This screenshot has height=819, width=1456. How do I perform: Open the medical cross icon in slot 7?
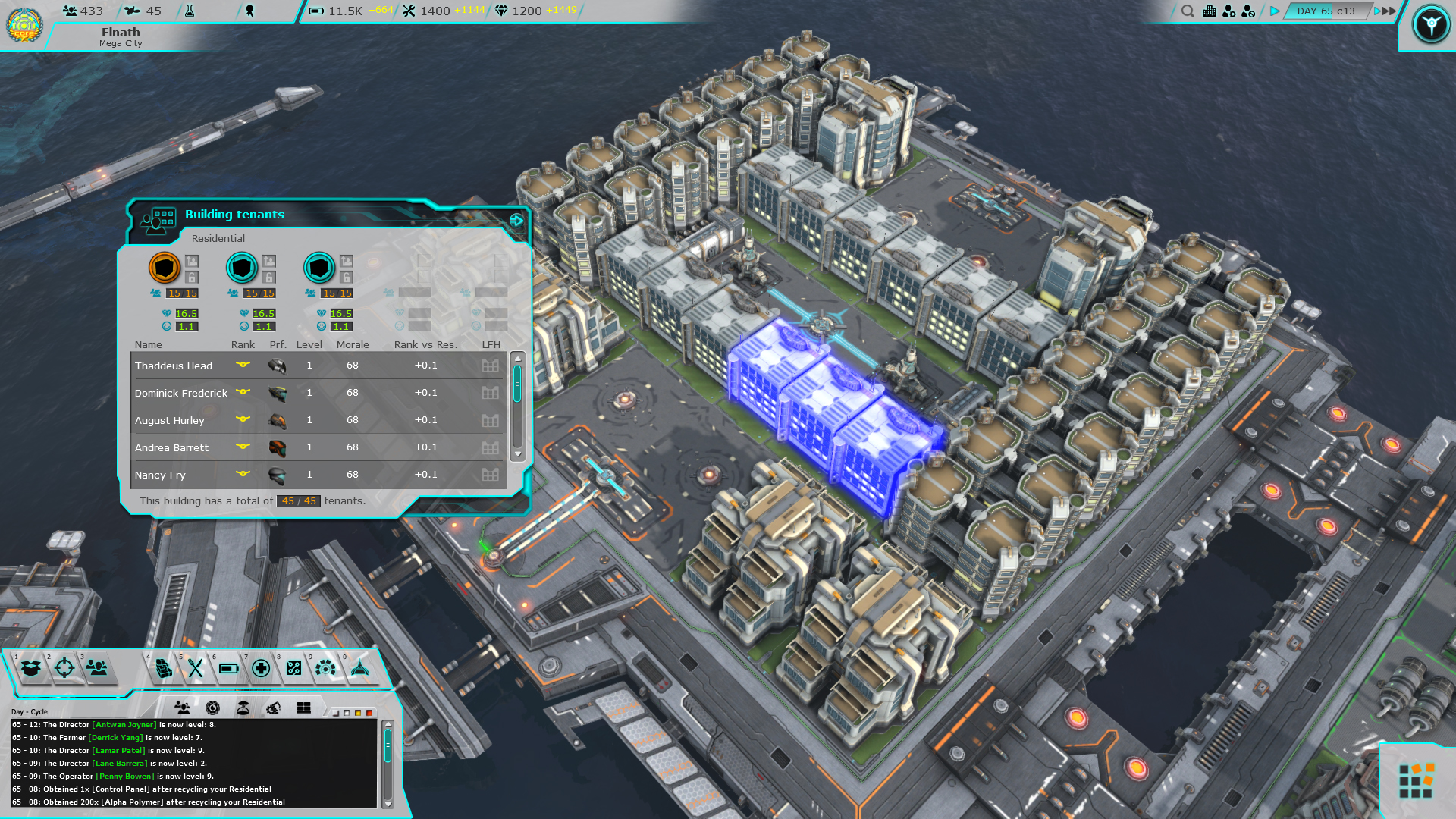point(262,670)
